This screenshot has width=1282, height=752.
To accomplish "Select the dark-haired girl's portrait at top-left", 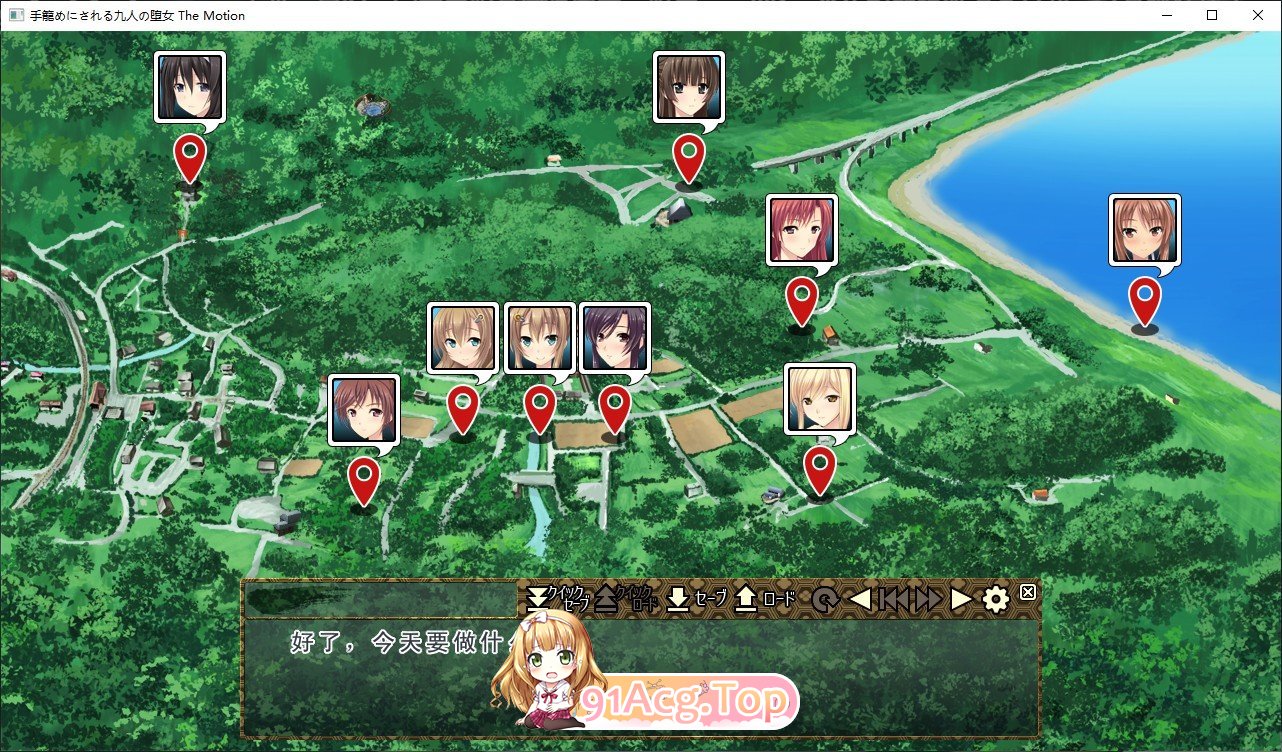I will pyautogui.click(x=190, y=86).
